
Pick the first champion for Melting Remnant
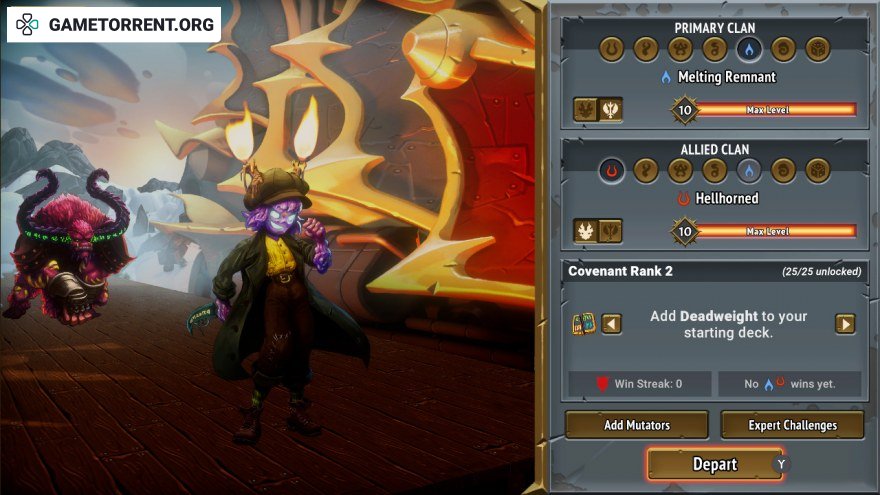pos(586,110)
